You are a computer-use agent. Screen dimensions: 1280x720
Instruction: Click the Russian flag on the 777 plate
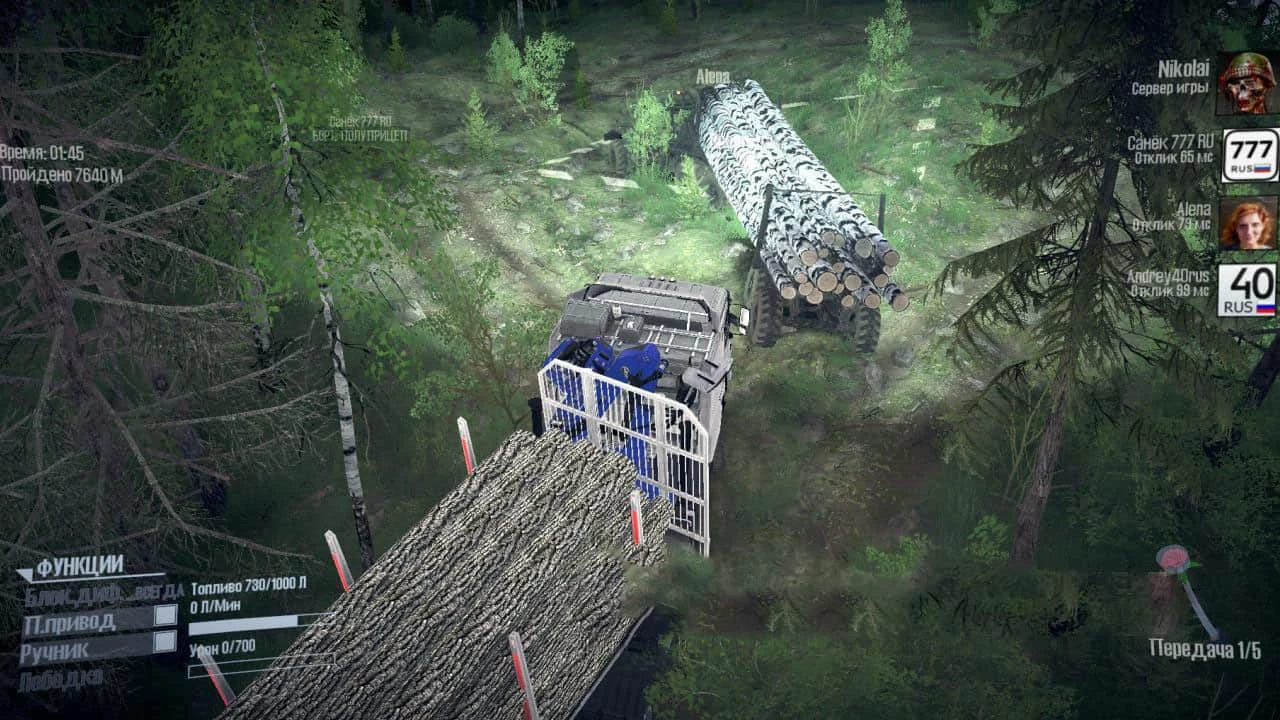pos(1261,168)
